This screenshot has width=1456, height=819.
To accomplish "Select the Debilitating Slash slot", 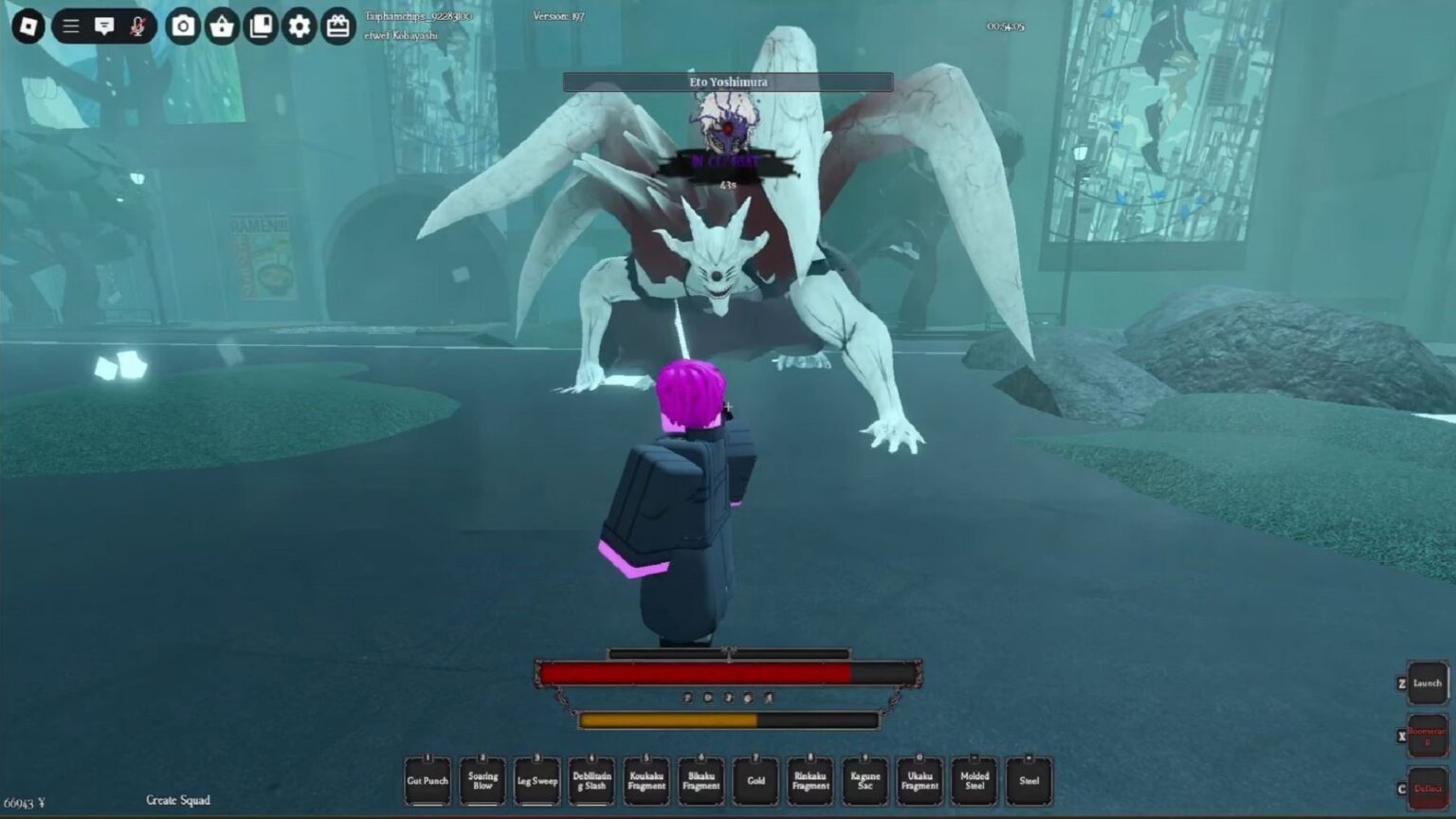I will tap(591, 780).
